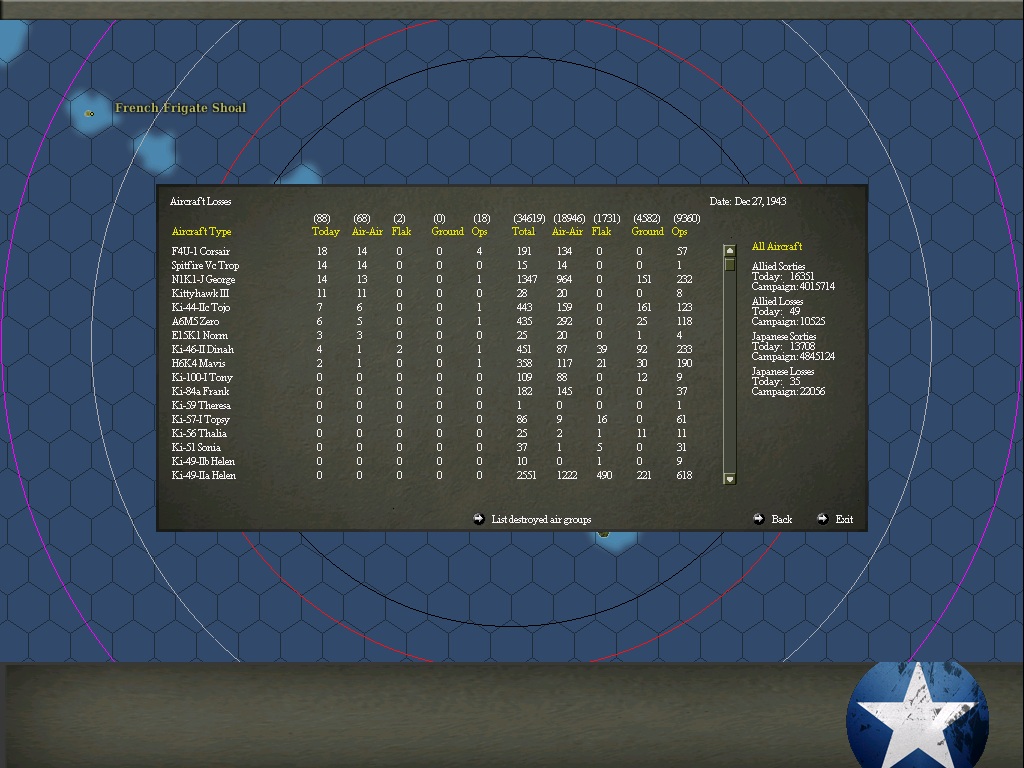Show the All Aircraft summary
Image resolution: width=1024 pixels, height=768 pixels.
click(777, 247)
